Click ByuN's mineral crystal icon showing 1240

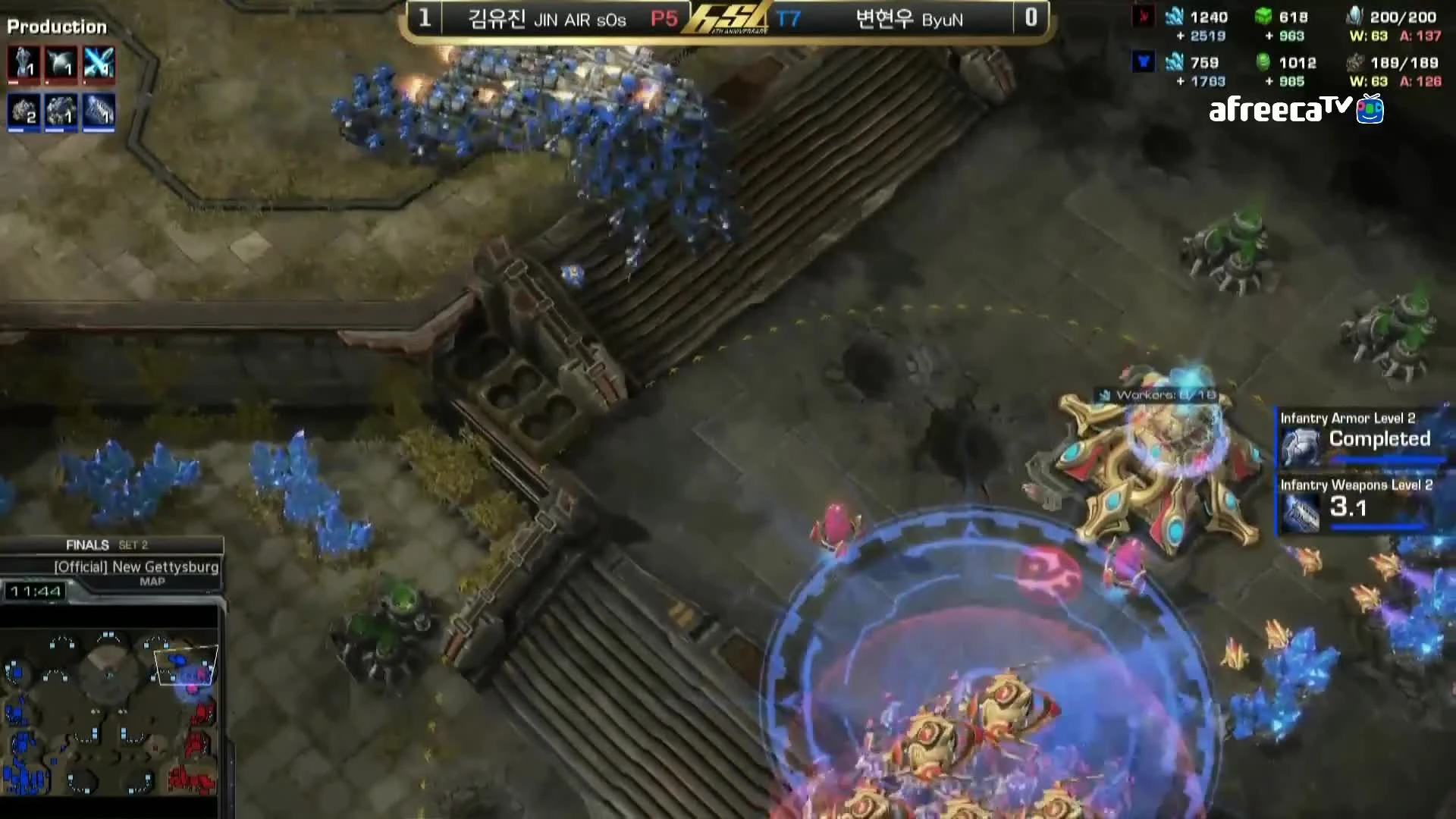[1174, 16]
